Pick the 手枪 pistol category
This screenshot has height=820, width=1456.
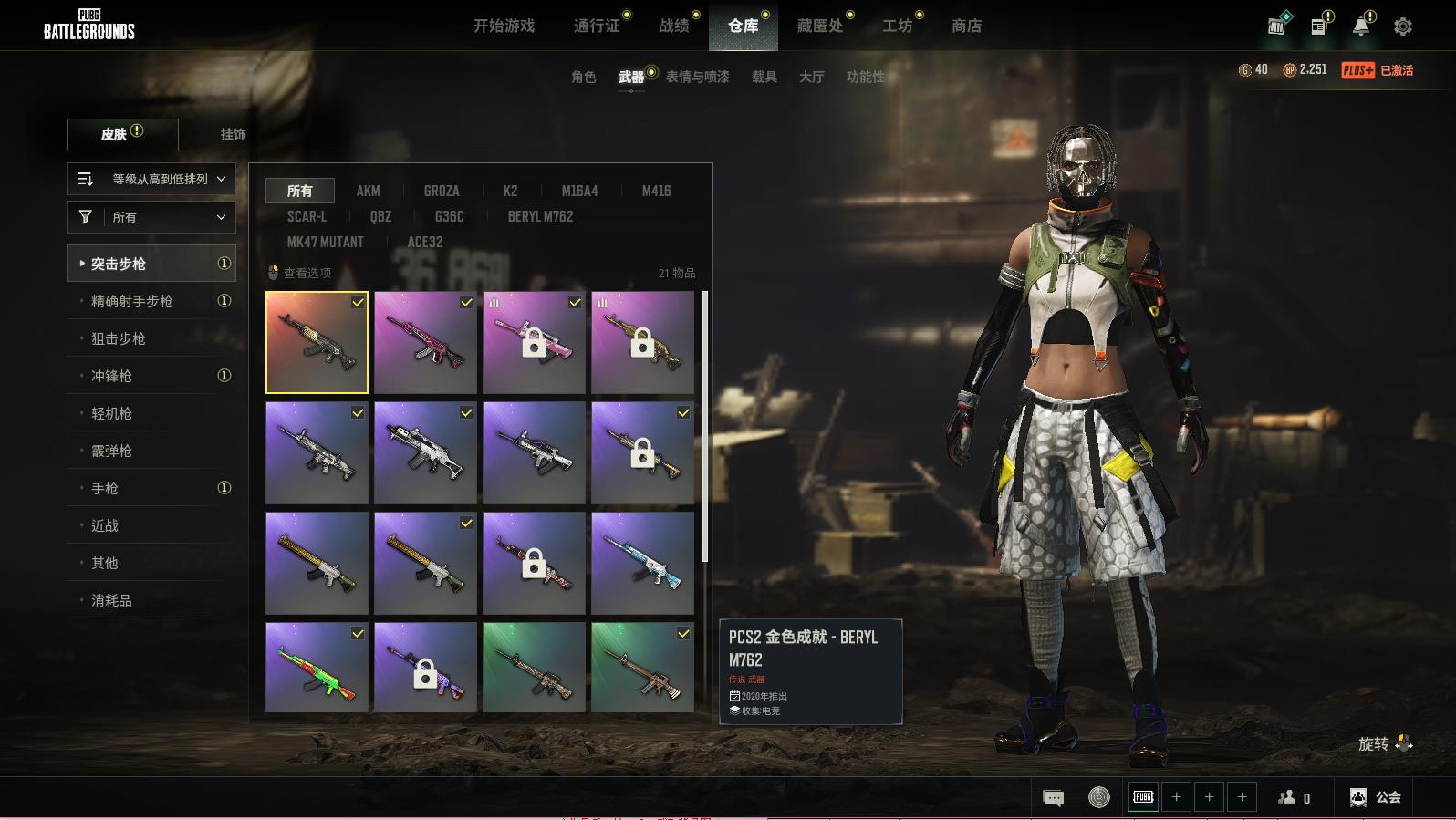click(x=105, y=488)
